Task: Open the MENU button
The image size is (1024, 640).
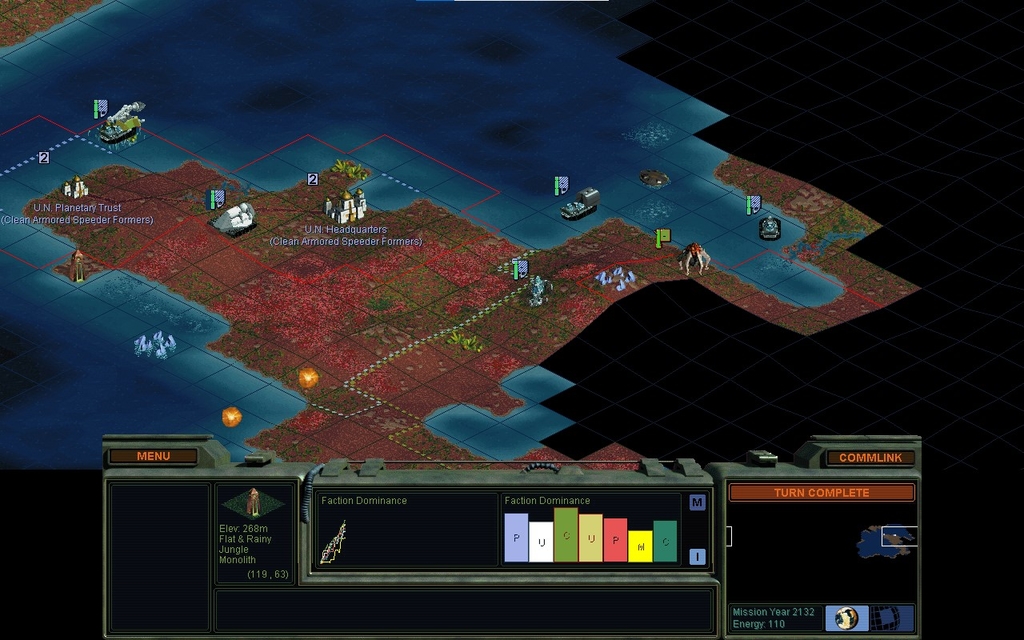Action: tap(153, 456)
